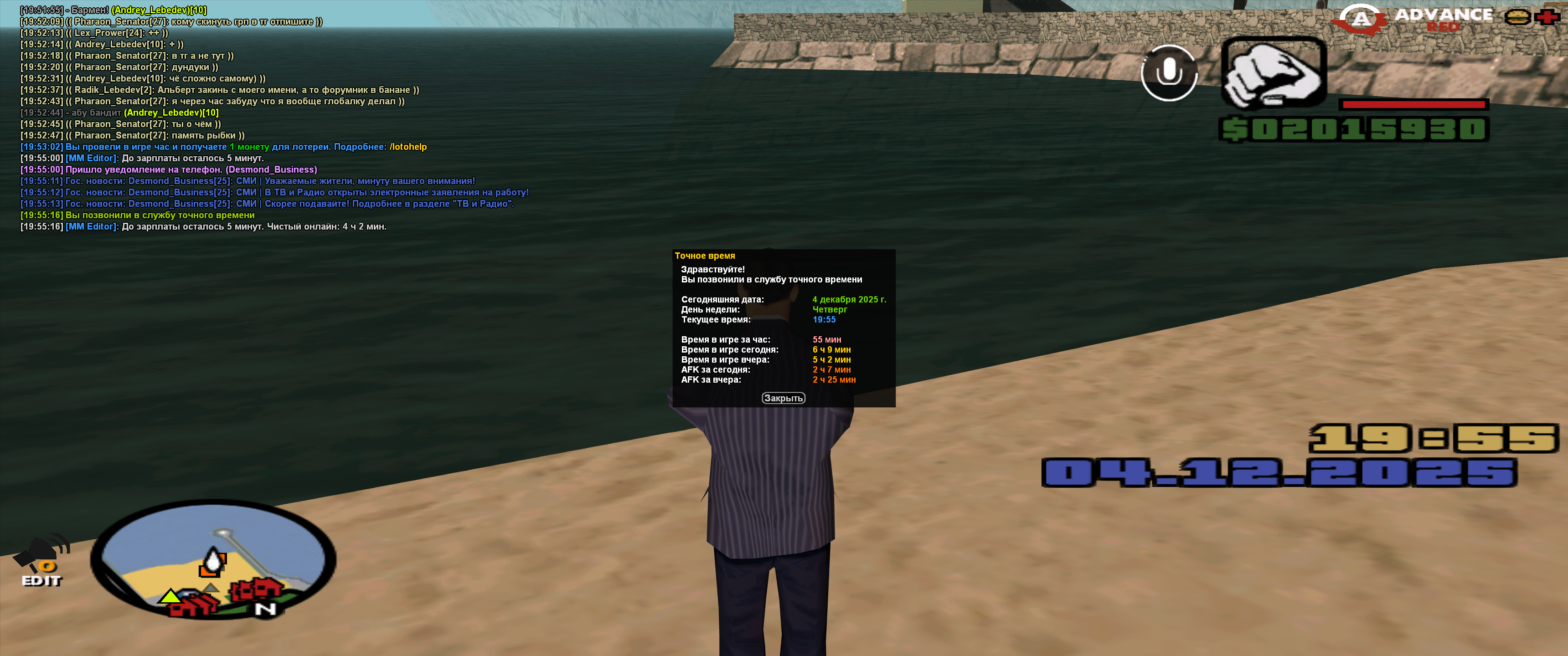The height and width of the screenshot is (656, 1568).
Task: Toggle the voice chat microphone icon
Action: click(x=1169, y=73)
